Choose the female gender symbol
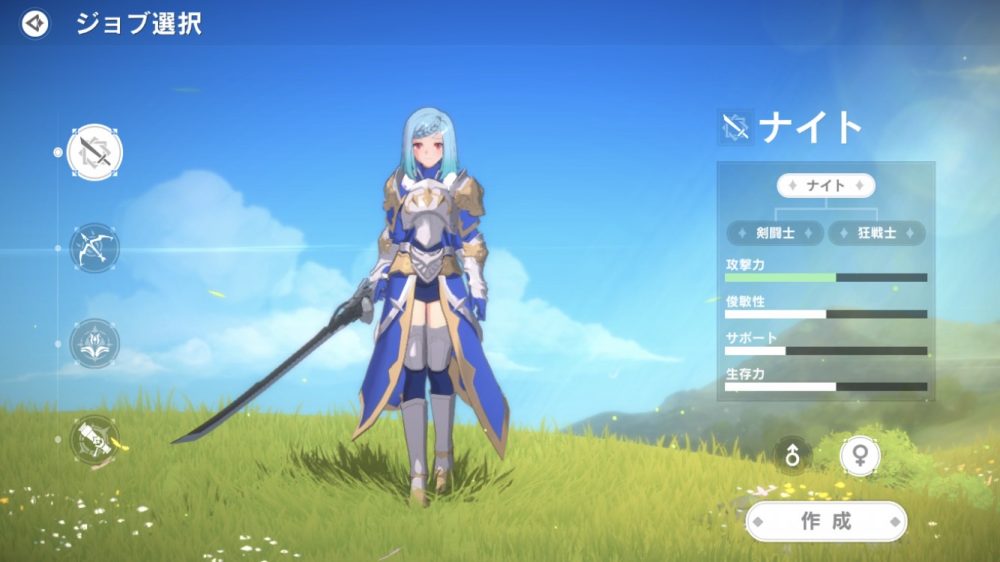 click(860, 456)
